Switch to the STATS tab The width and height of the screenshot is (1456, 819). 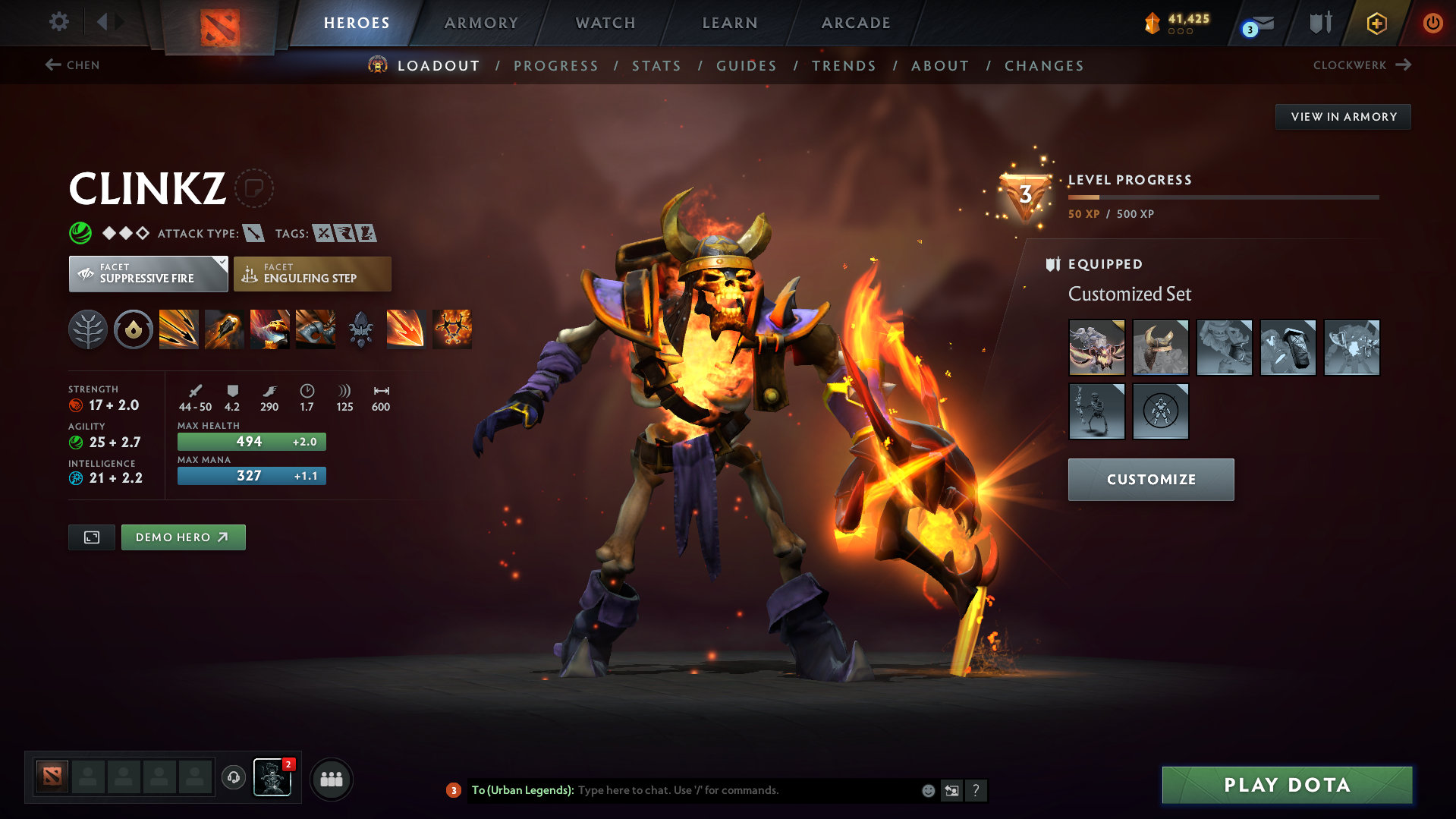(x=656, y=66)
